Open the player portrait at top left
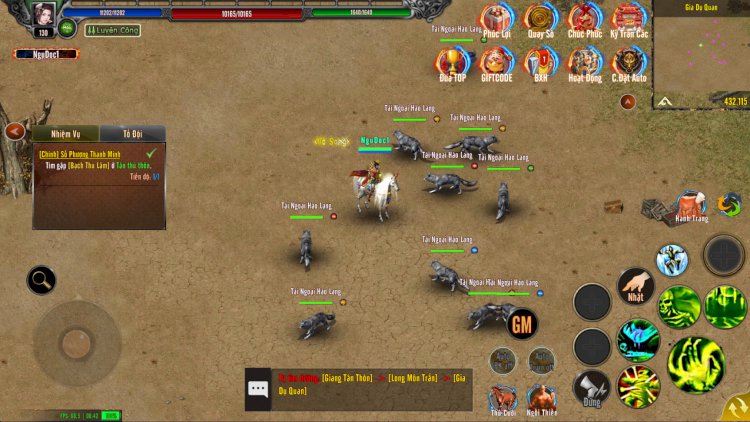The image size is (750, 422). pos(43,15)
